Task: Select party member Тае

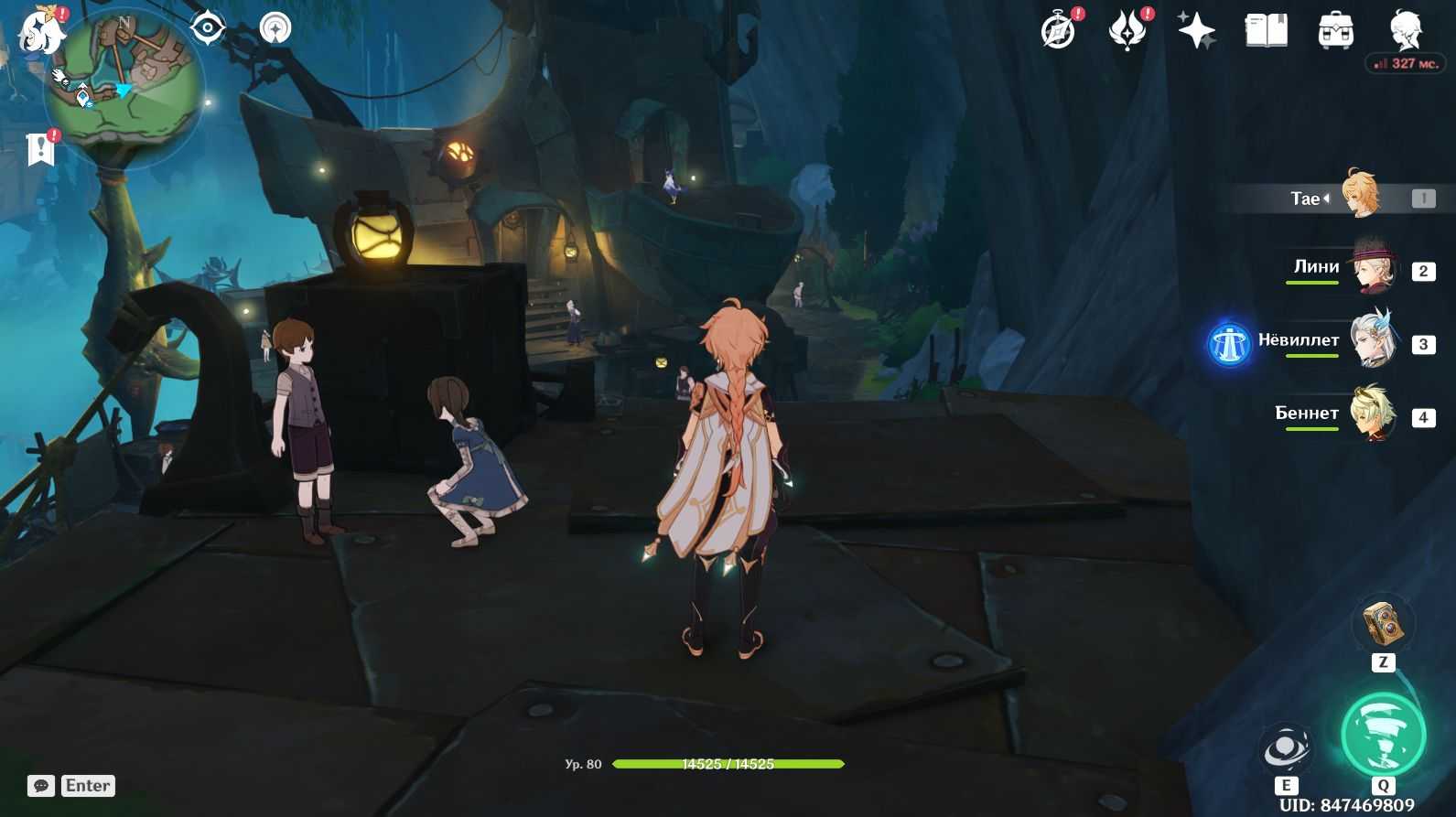Action: 1360,197
